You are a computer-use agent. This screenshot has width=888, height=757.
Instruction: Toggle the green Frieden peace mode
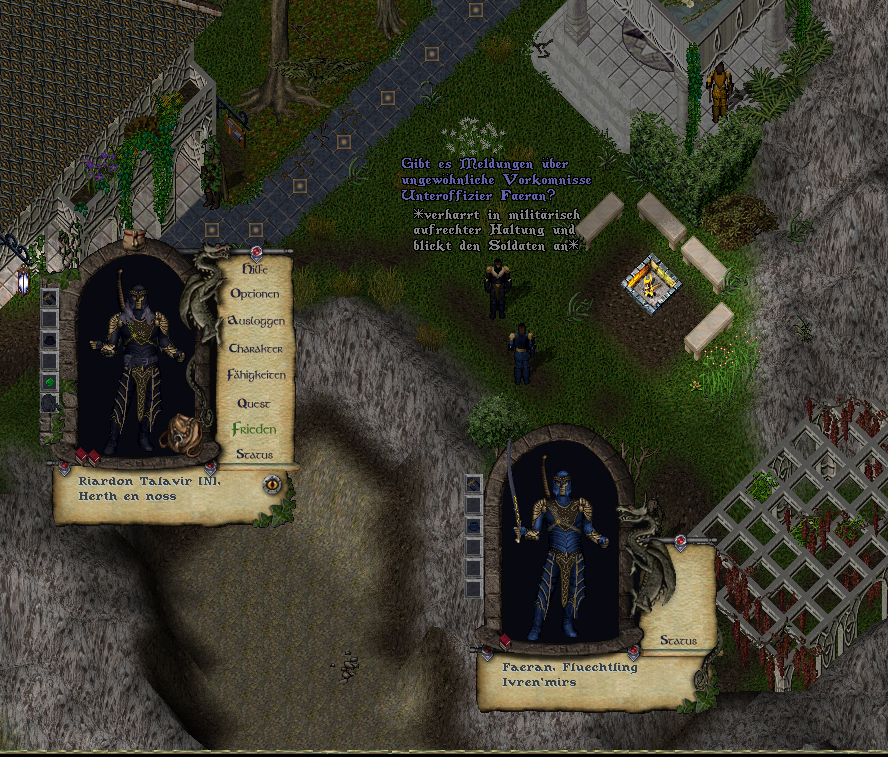pyautogui.click(x=254, y=428)
